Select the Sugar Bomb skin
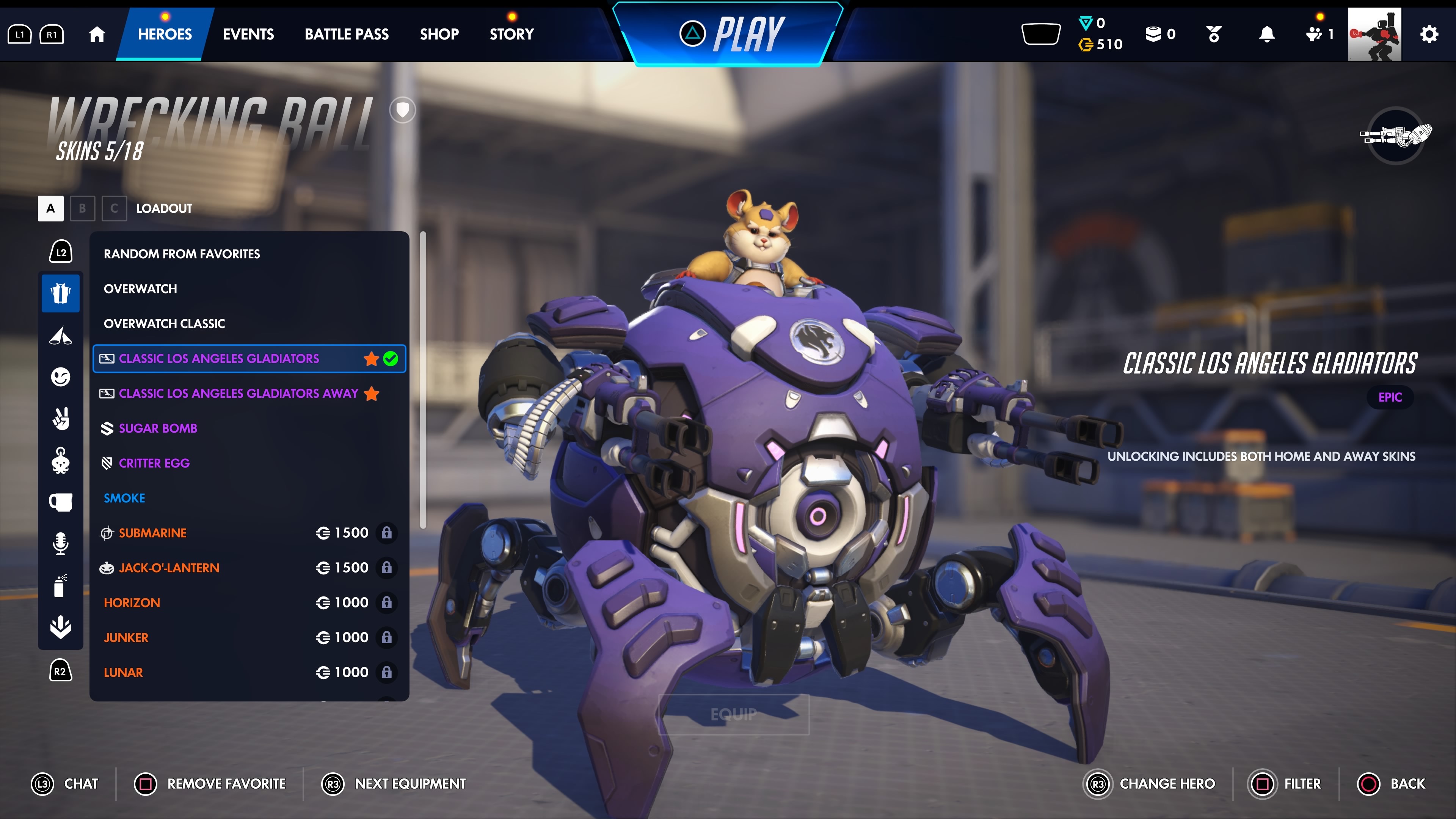Screen dimensions: 1456x819 (158, 428)
